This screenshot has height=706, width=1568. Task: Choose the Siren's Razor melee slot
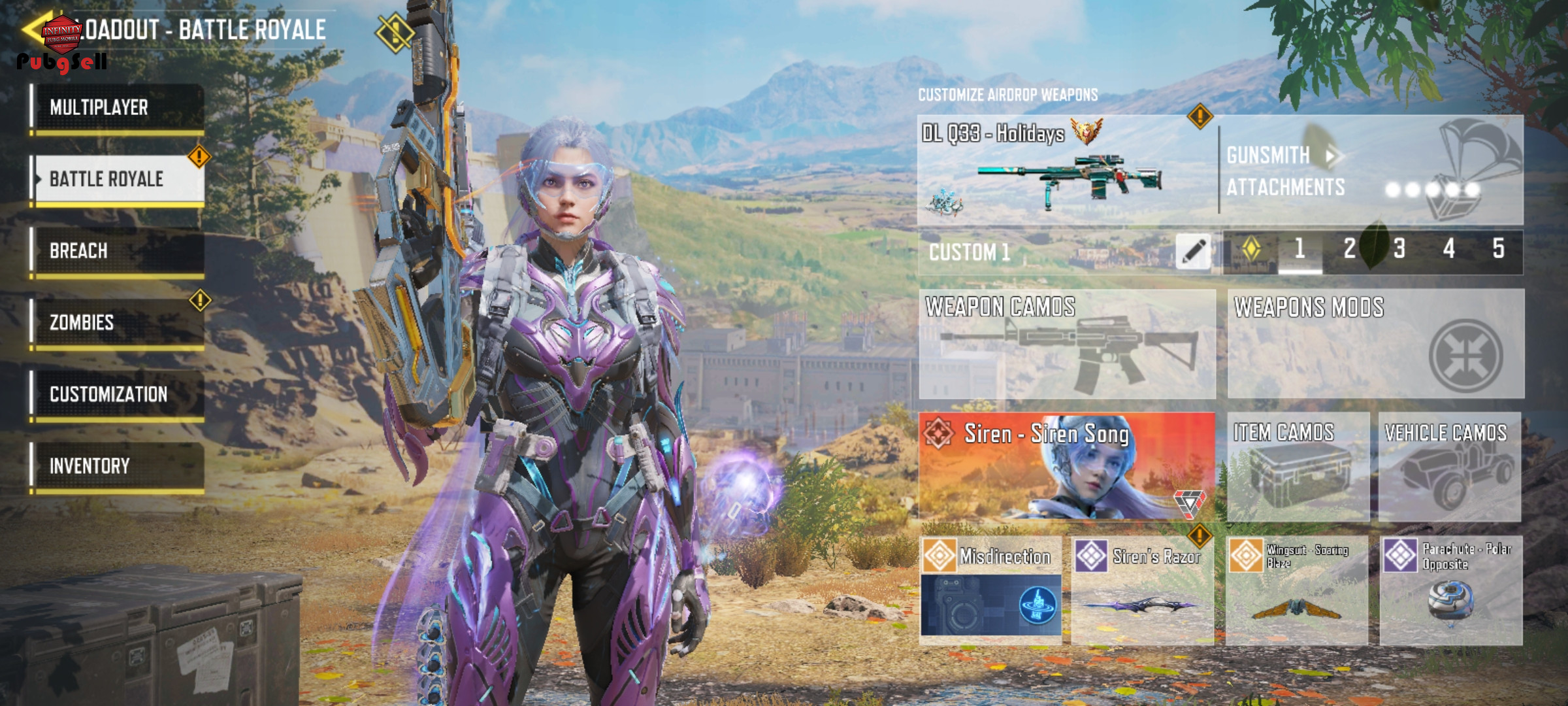[1143, 591]
